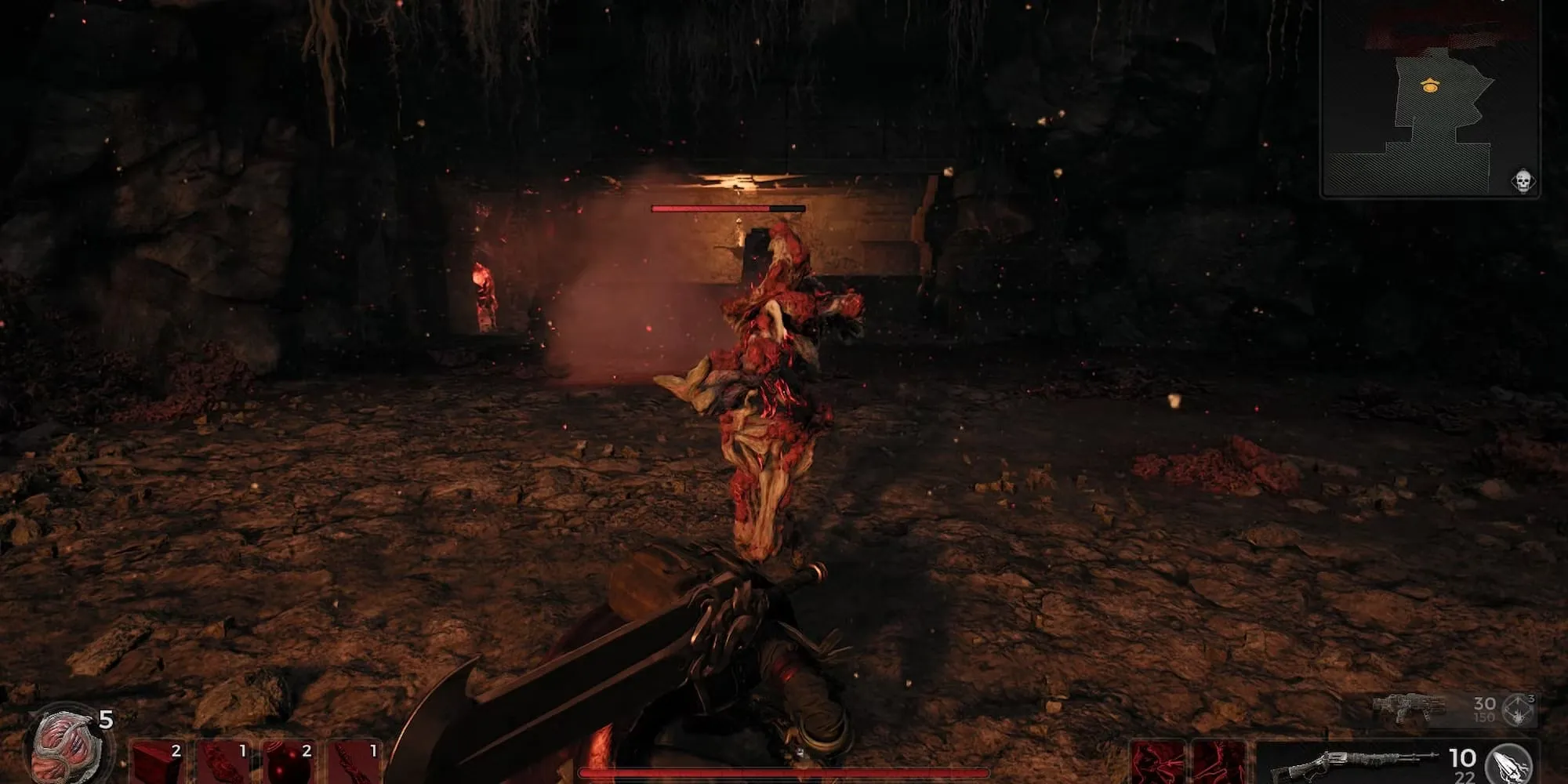Image resolution: width=1568 pixels, height=784 pixels.
Task: Select the red cube consumable slot
Action: coord(158,764)
